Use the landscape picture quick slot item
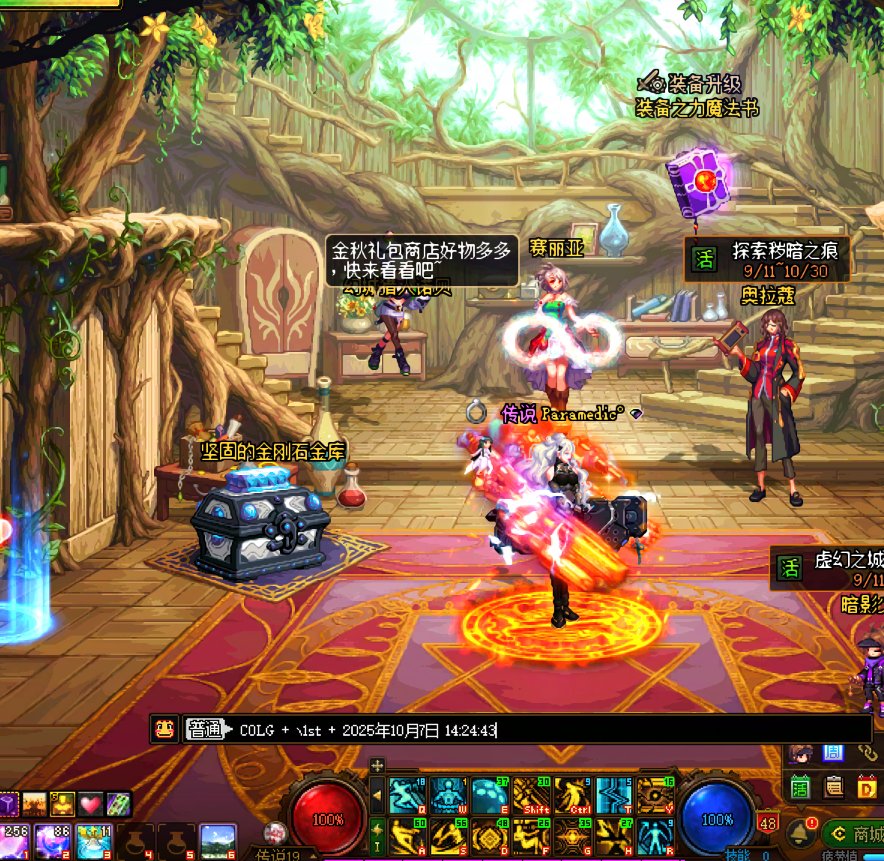Viewport: 884px width, 861px height. [x=217, y=841]
